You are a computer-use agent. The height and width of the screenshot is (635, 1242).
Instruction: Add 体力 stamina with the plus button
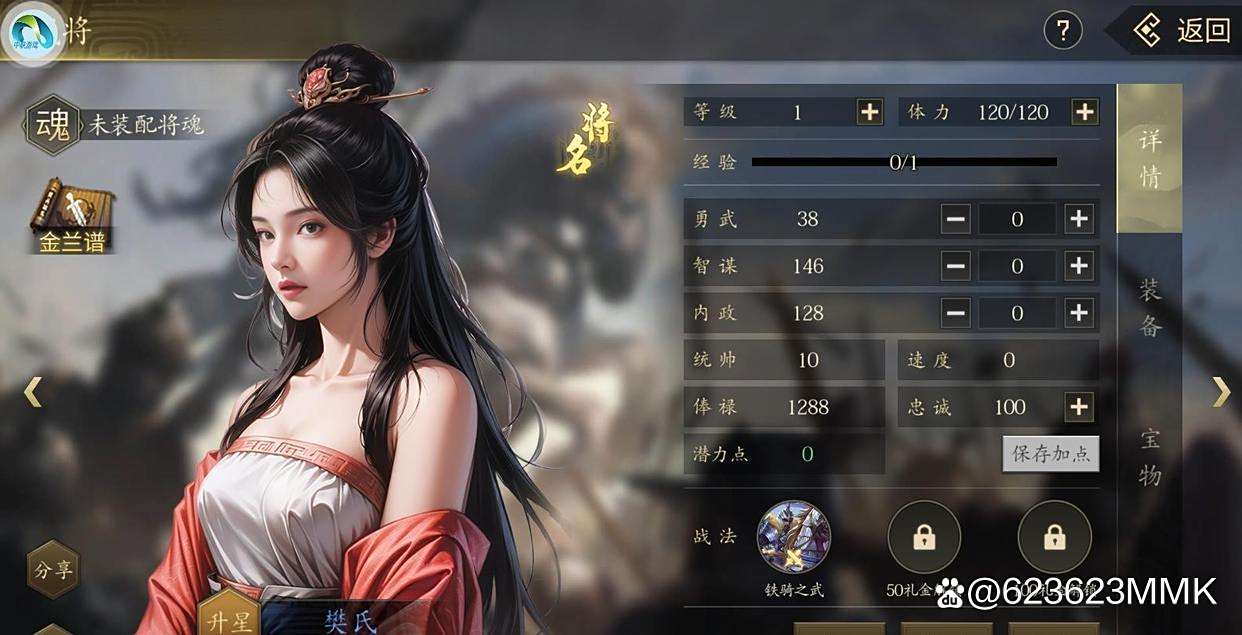(1085, 112)
